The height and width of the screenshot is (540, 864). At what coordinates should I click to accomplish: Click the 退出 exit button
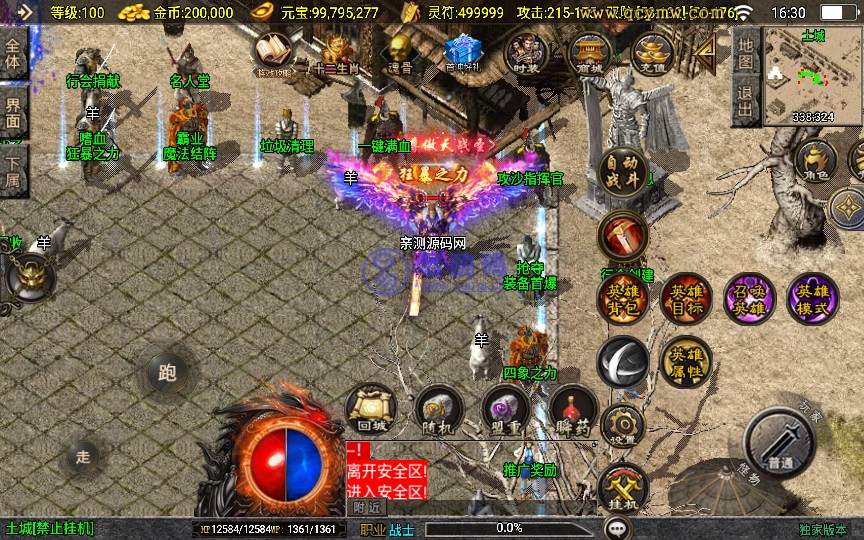tap(745, 102)
